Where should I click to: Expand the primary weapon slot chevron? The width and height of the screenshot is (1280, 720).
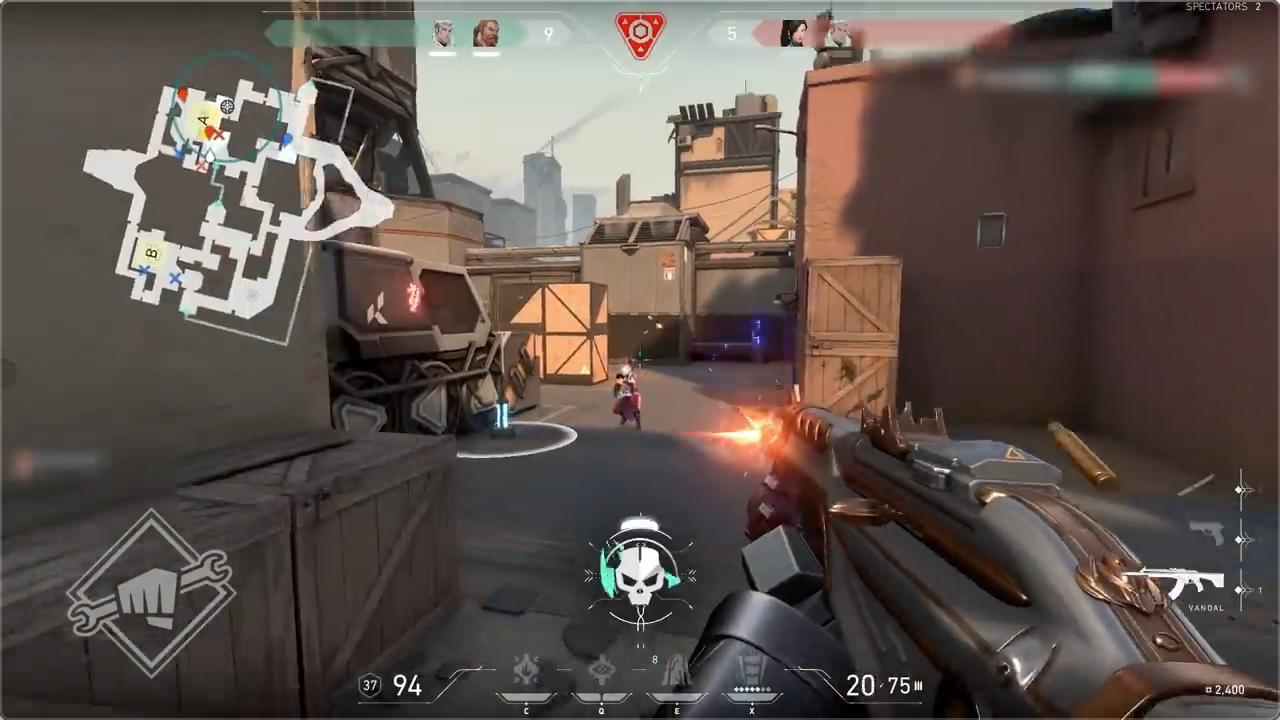click(x=1238, y=589)
